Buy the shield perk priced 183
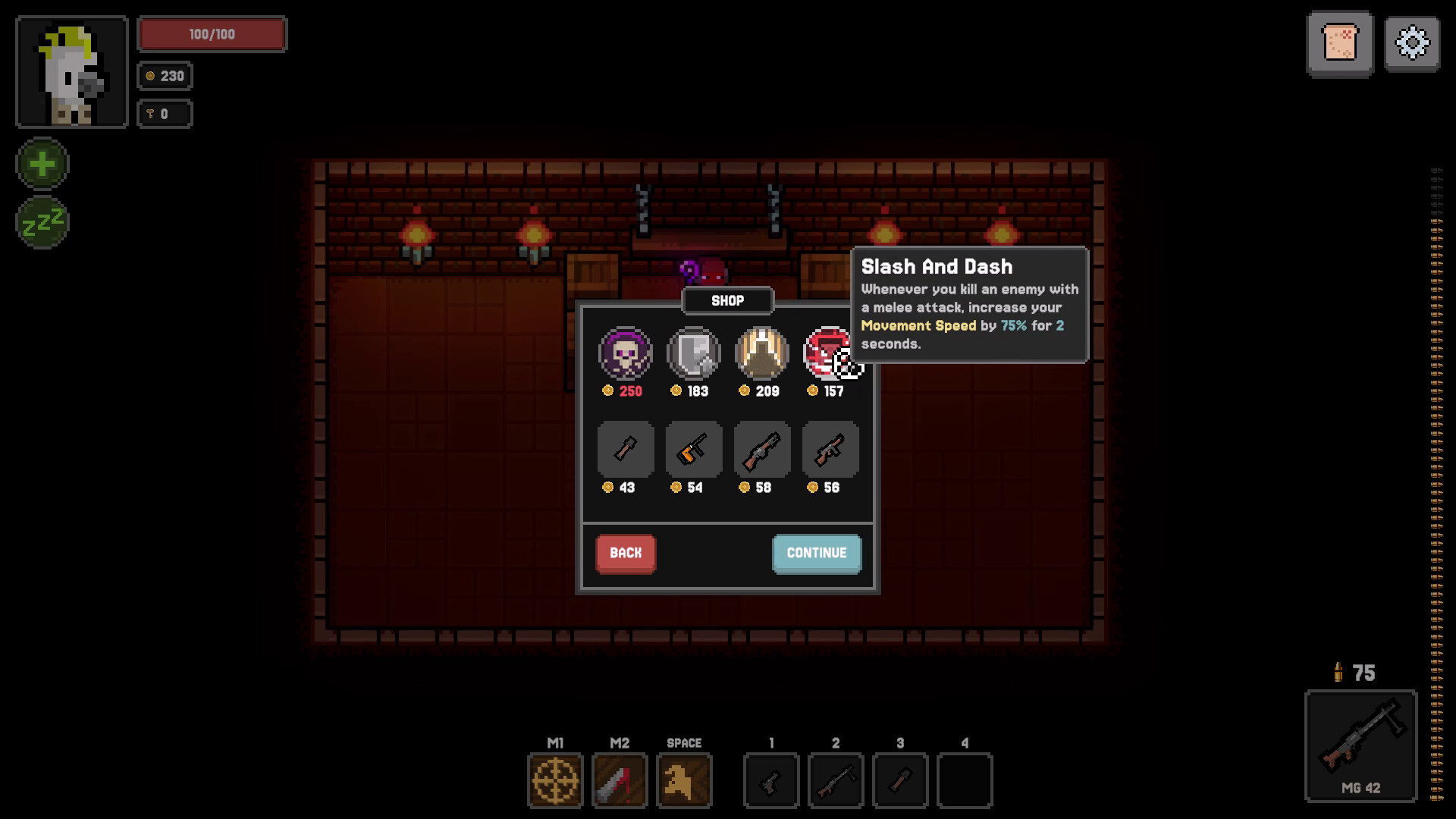 693,353
